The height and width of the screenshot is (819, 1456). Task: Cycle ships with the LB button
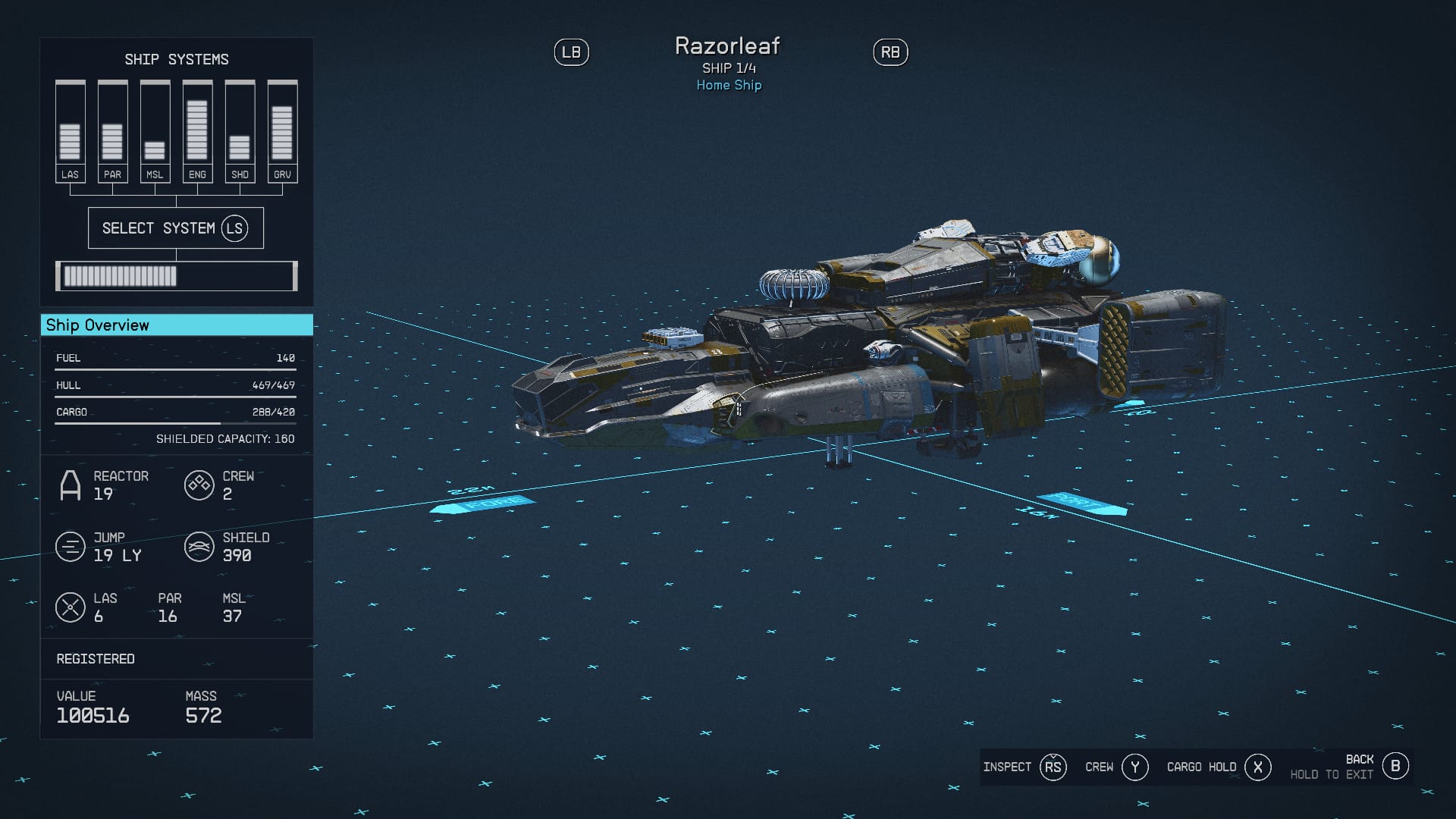pos(573,52)
